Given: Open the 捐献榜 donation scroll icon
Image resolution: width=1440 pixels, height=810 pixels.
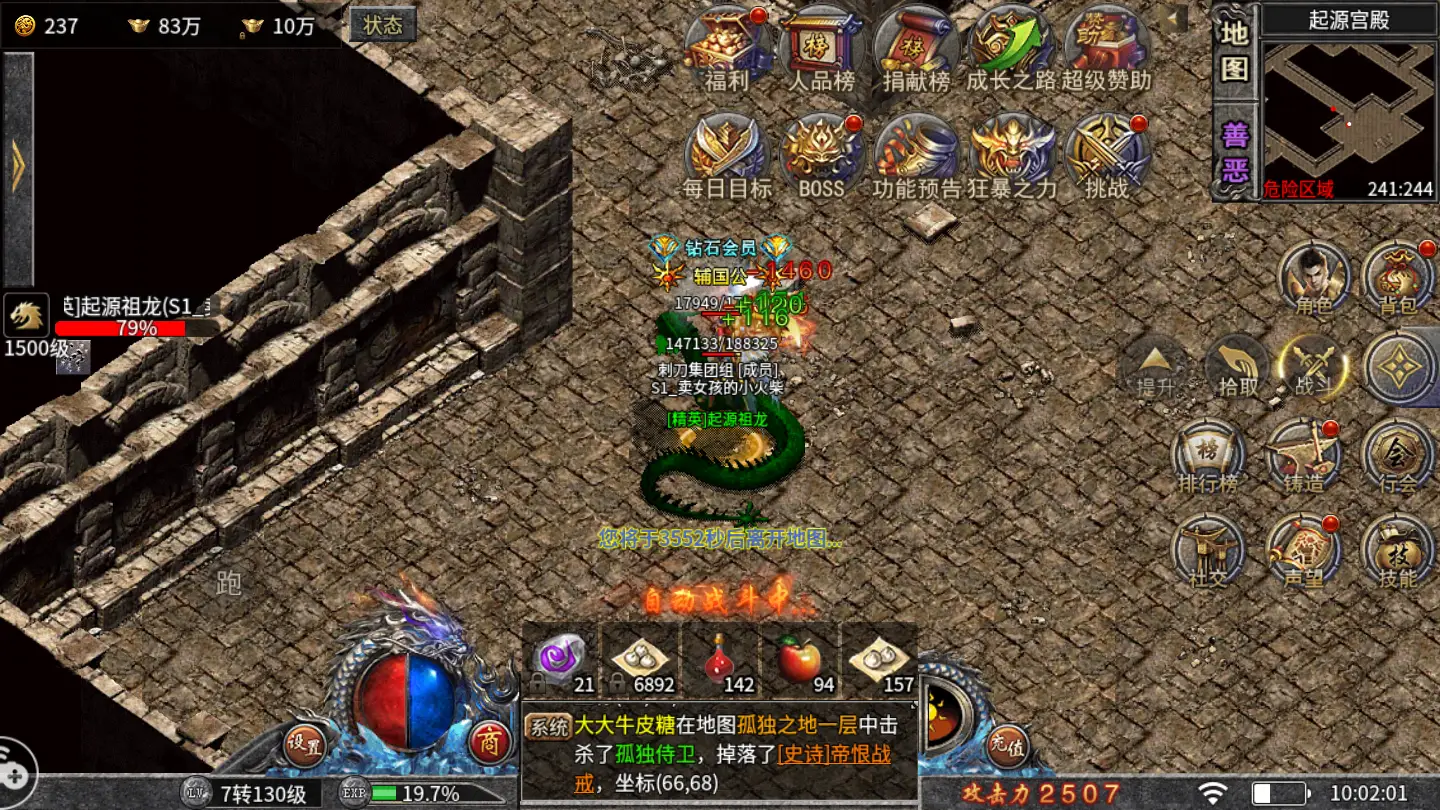Looking at the screenshot, I should click(x=915, y=45).
